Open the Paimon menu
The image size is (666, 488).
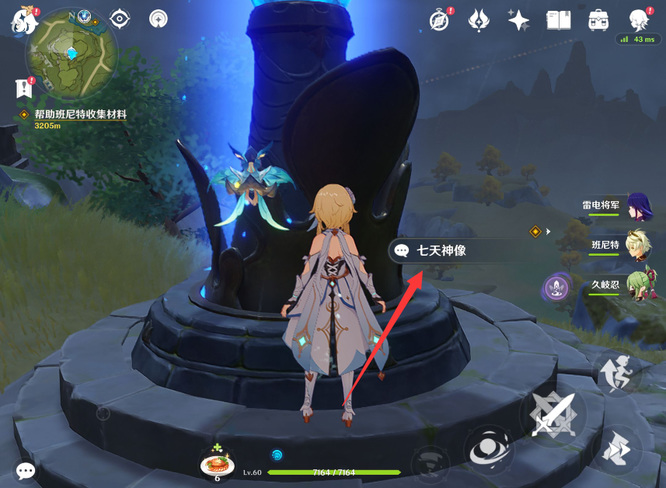(x=22, y=20)
